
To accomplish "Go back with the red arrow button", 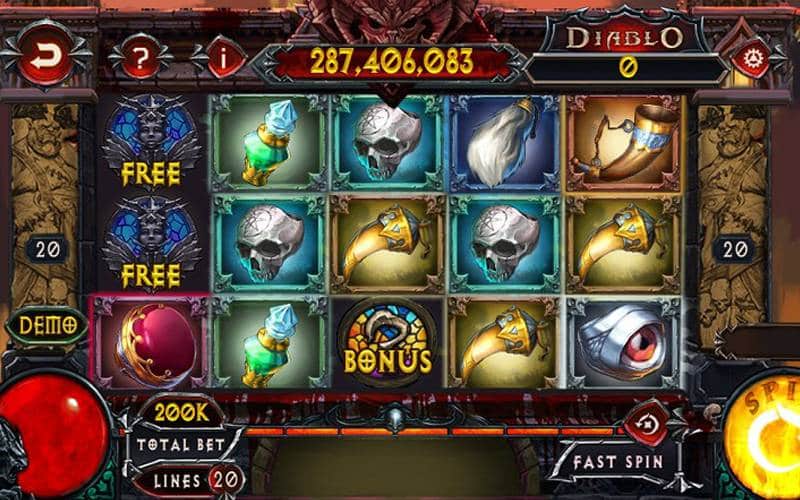I will click(42, 59).
